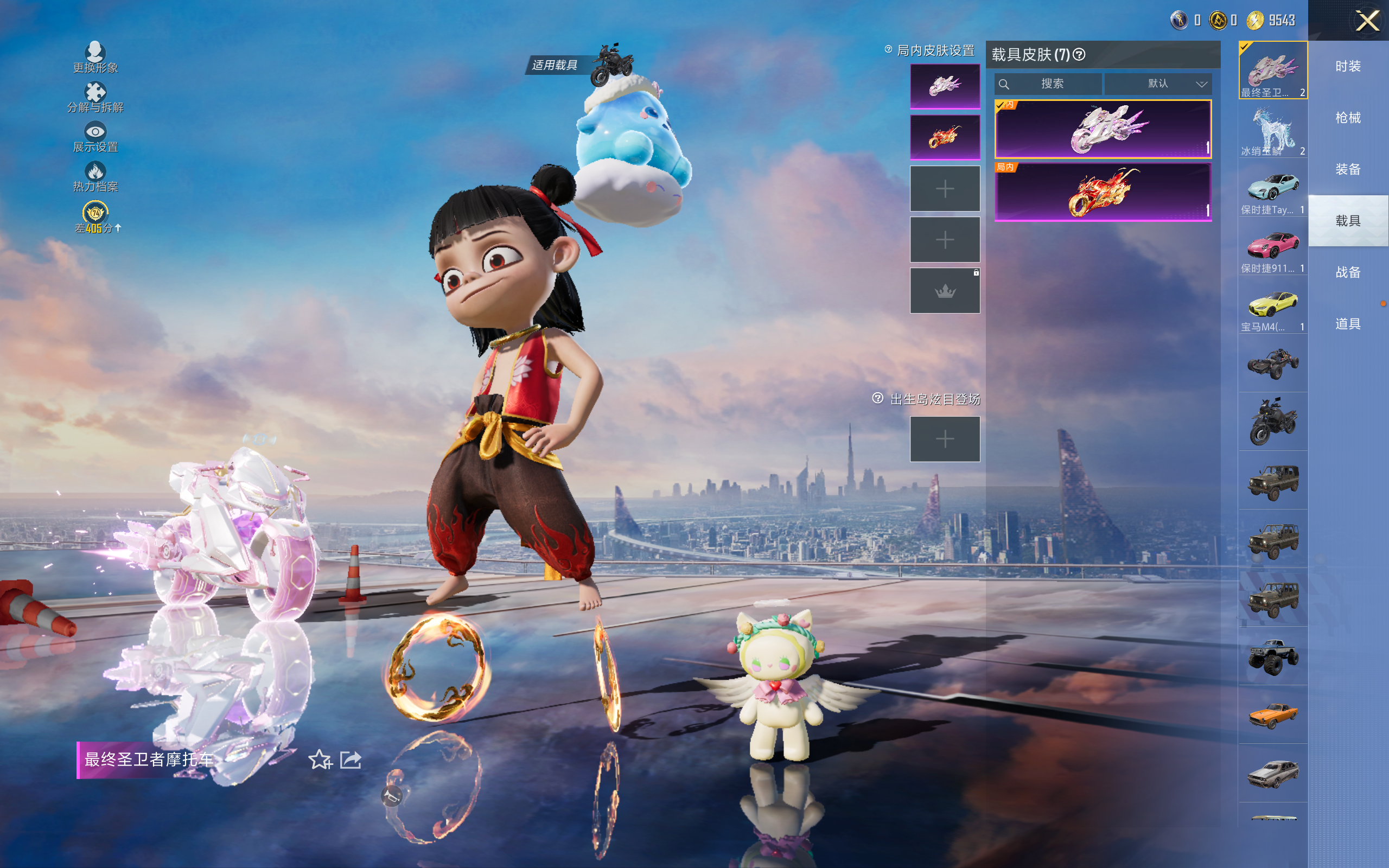Screen dimensions: 1389x868
Task: Open the 默认 sort dropdown
Action: [1158, 84]
